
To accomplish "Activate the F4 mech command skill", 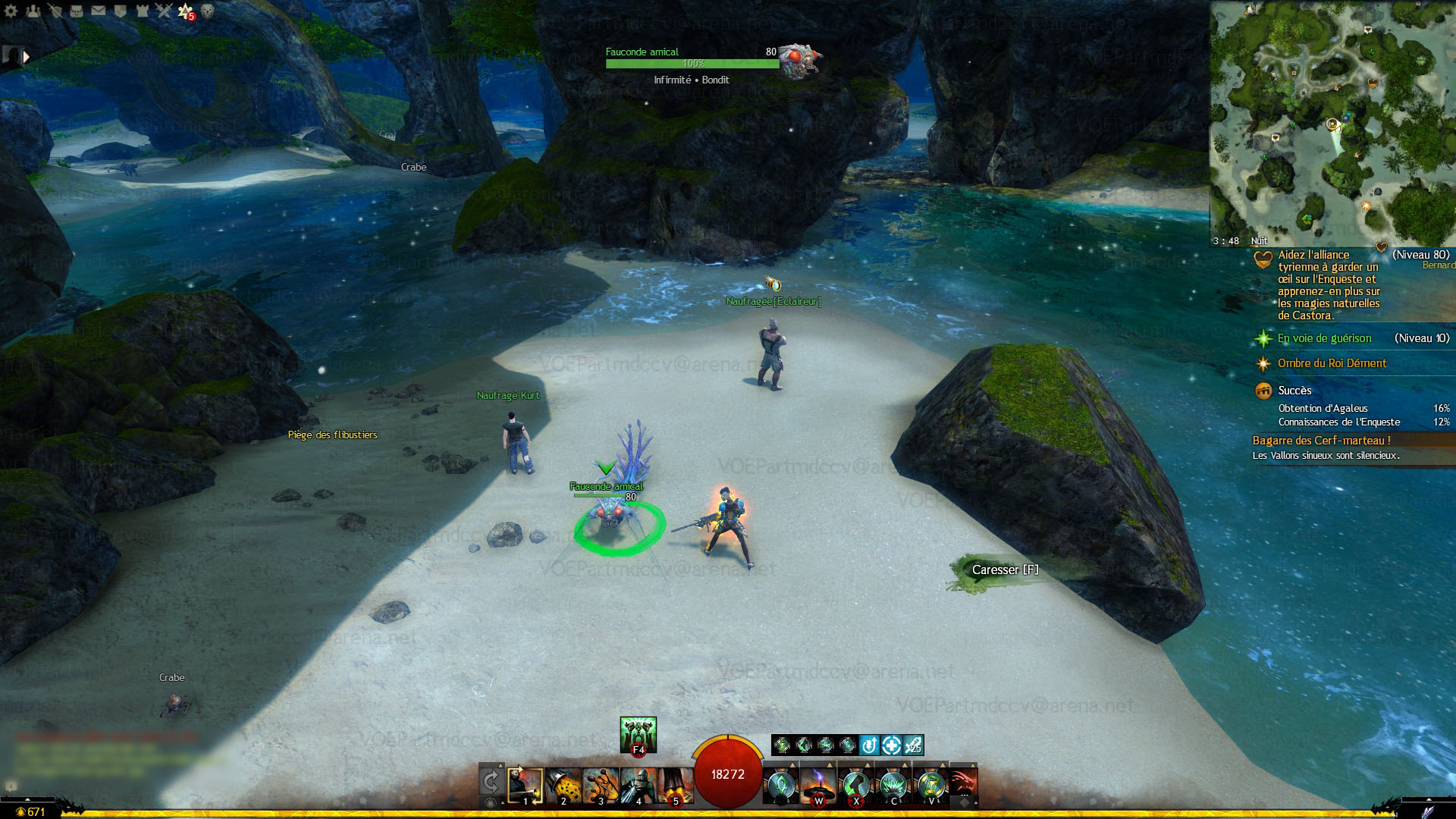I will click(638, 734).
